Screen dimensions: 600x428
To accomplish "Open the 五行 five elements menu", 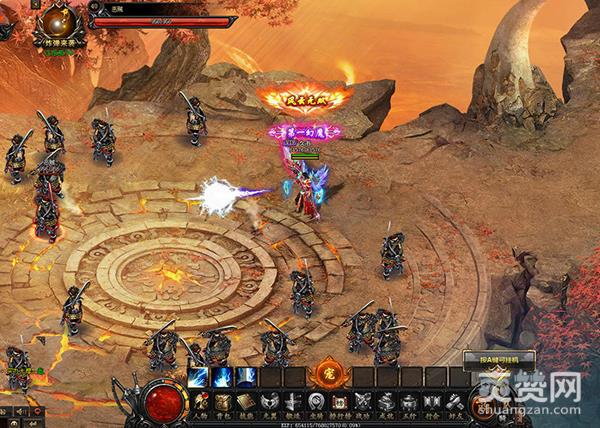I will pyautogui.click(x=408, y=403).
